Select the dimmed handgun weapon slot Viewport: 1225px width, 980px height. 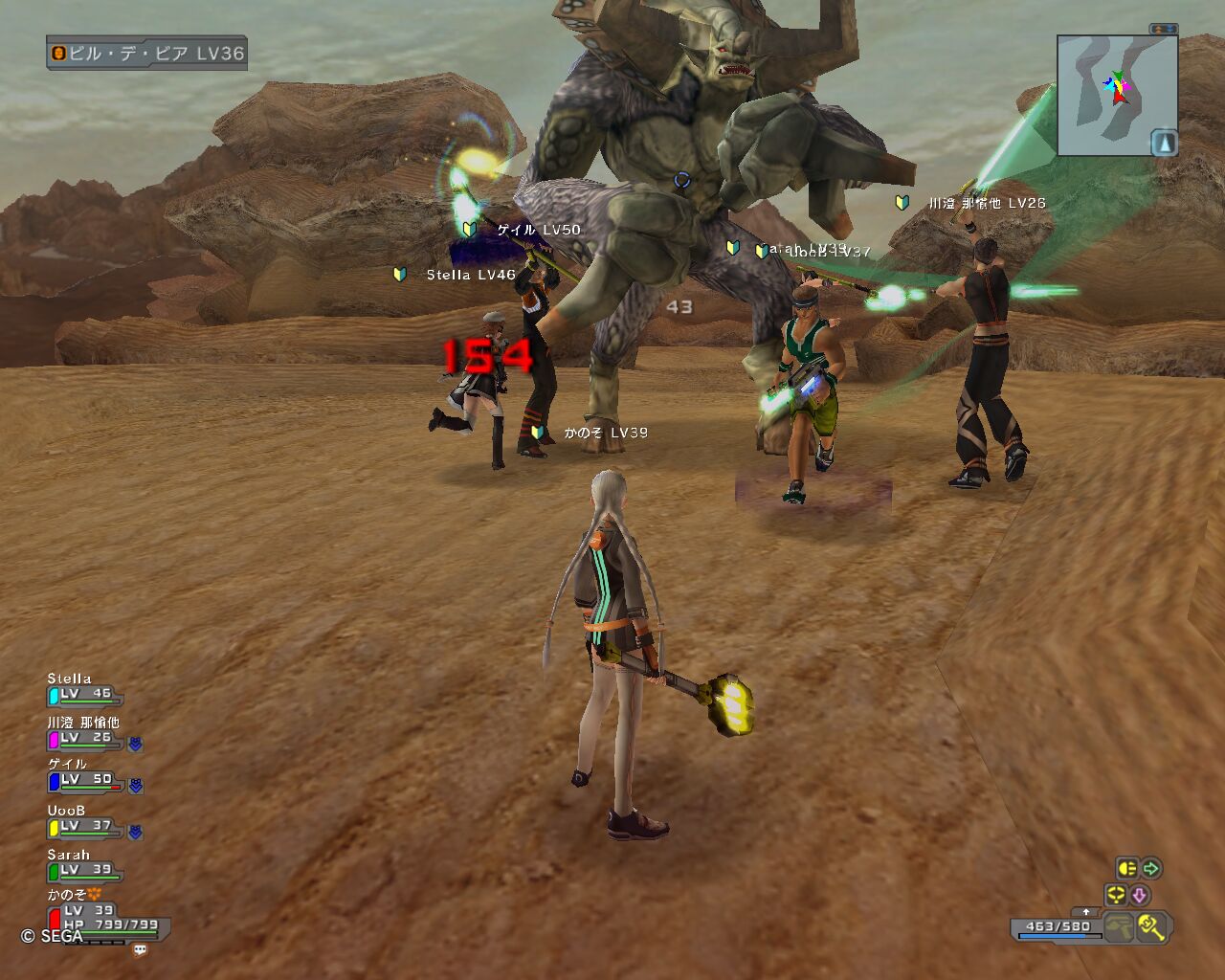coord(1118,926)
